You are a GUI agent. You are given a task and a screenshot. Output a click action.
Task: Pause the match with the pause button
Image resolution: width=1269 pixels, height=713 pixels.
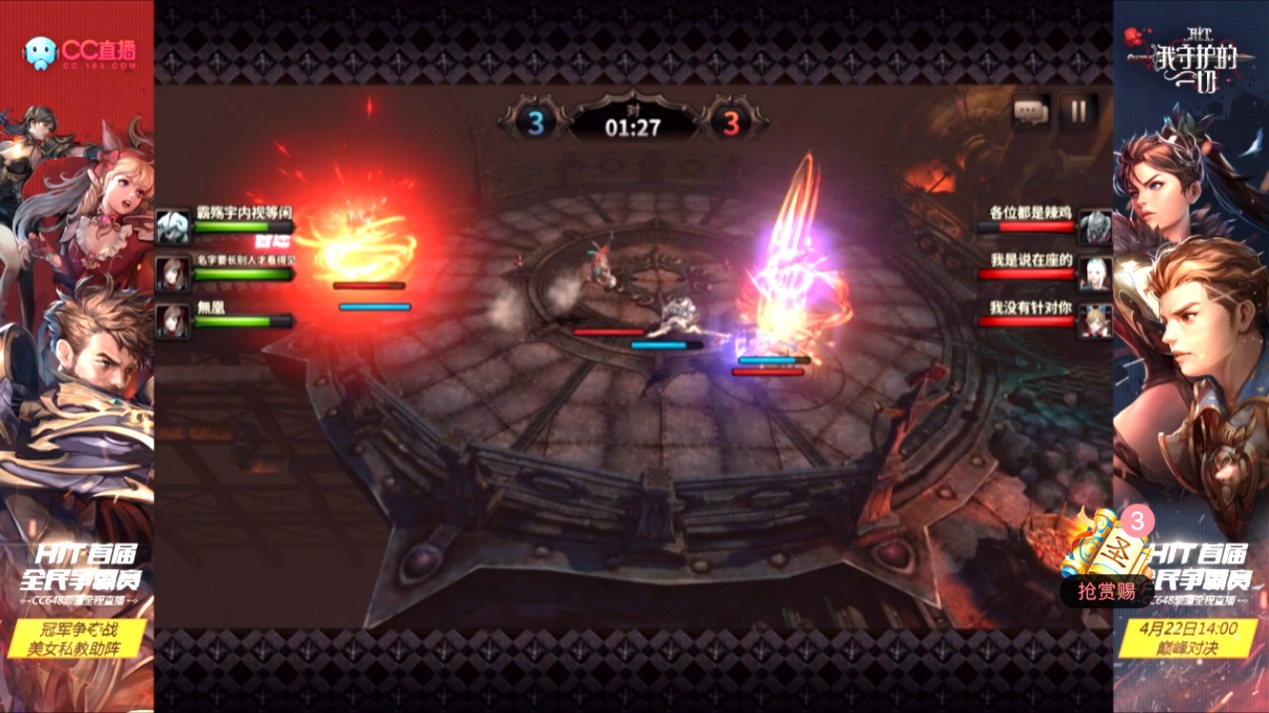click(x=1078, y=111)
